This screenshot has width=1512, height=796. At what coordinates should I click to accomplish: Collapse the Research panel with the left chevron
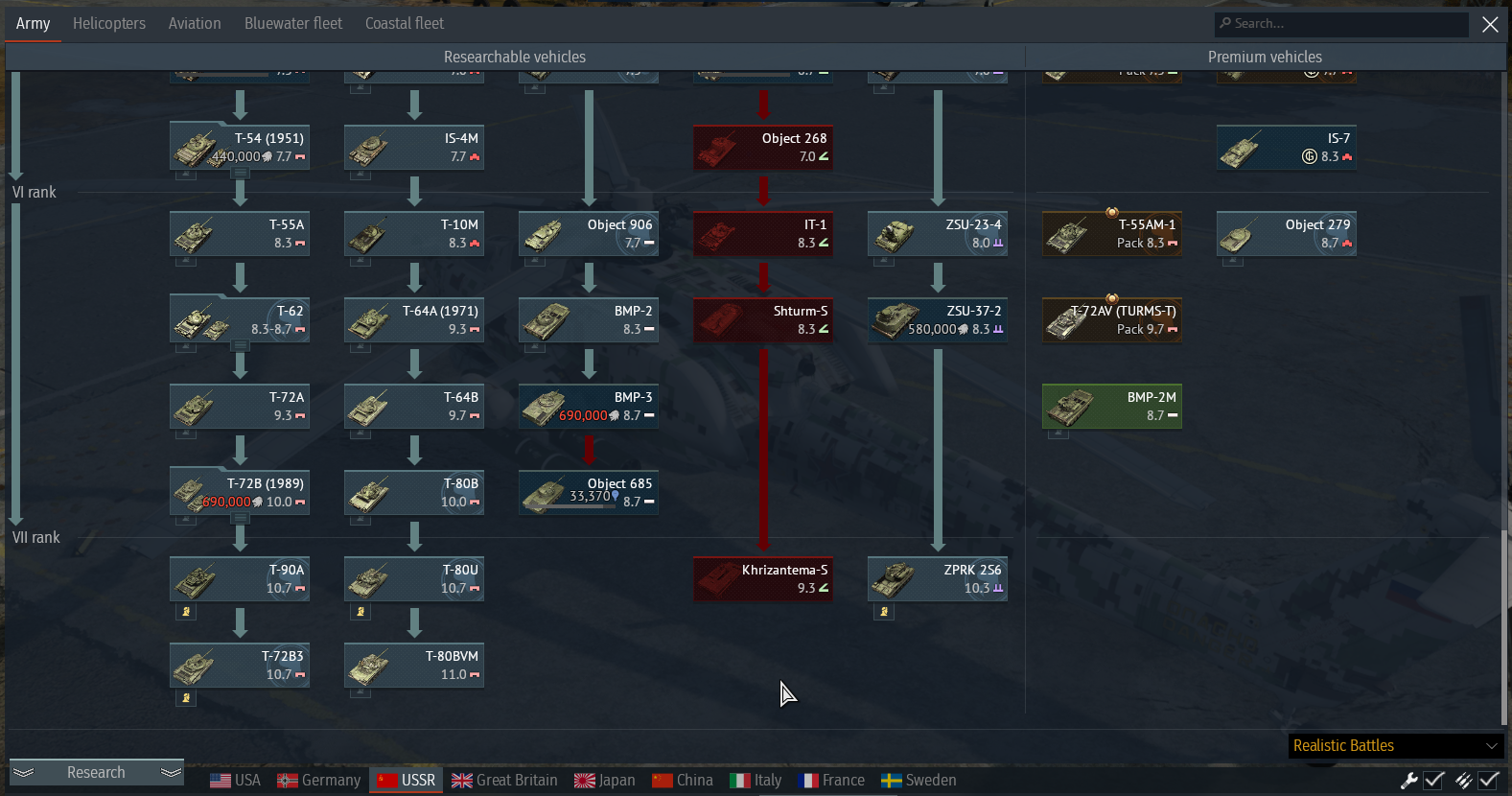pos(23,772)
